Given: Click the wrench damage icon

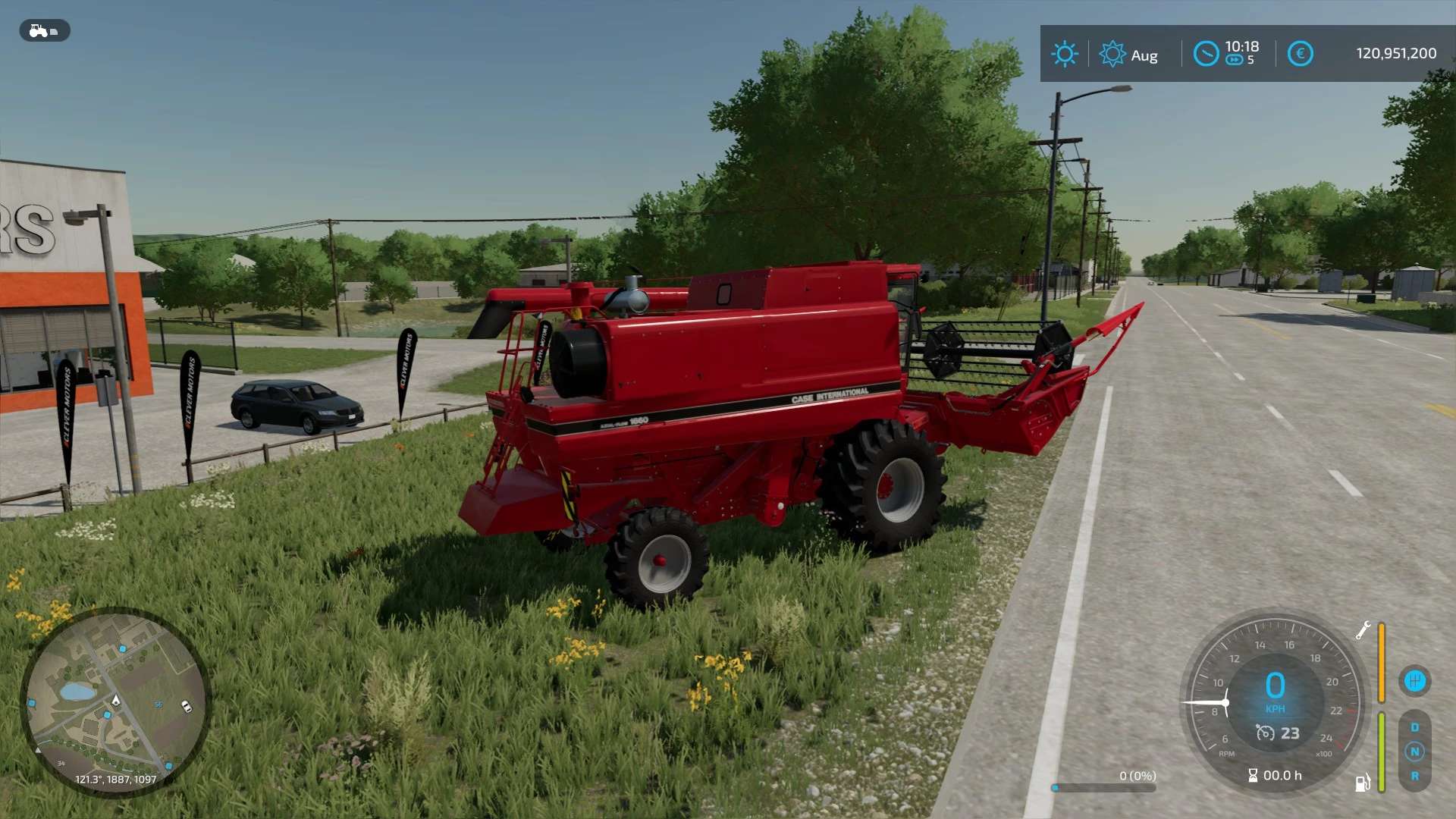Looking at the screenshot, I should tap(1363, 630).
